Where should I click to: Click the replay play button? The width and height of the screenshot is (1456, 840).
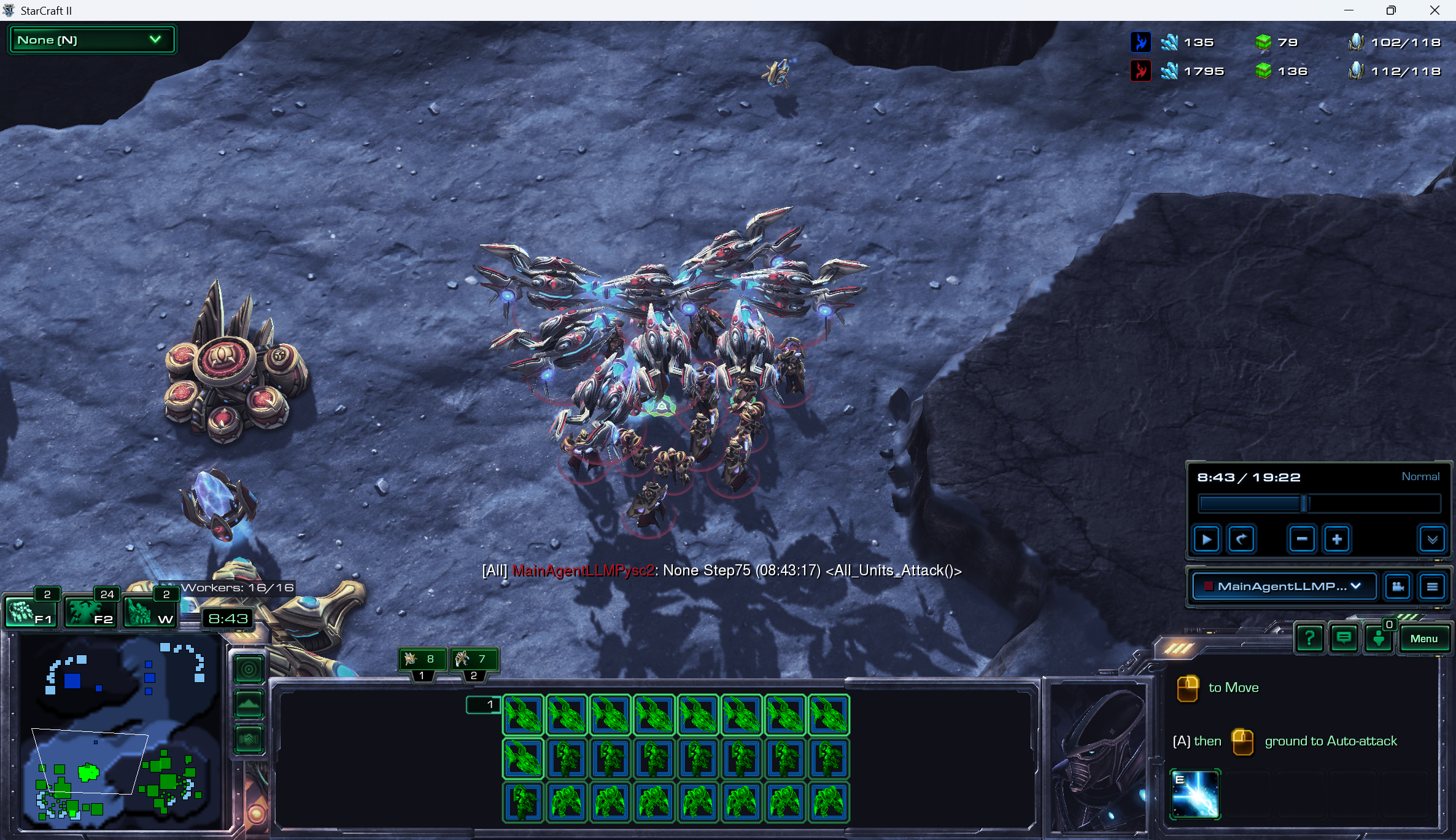coord(1206,540)
